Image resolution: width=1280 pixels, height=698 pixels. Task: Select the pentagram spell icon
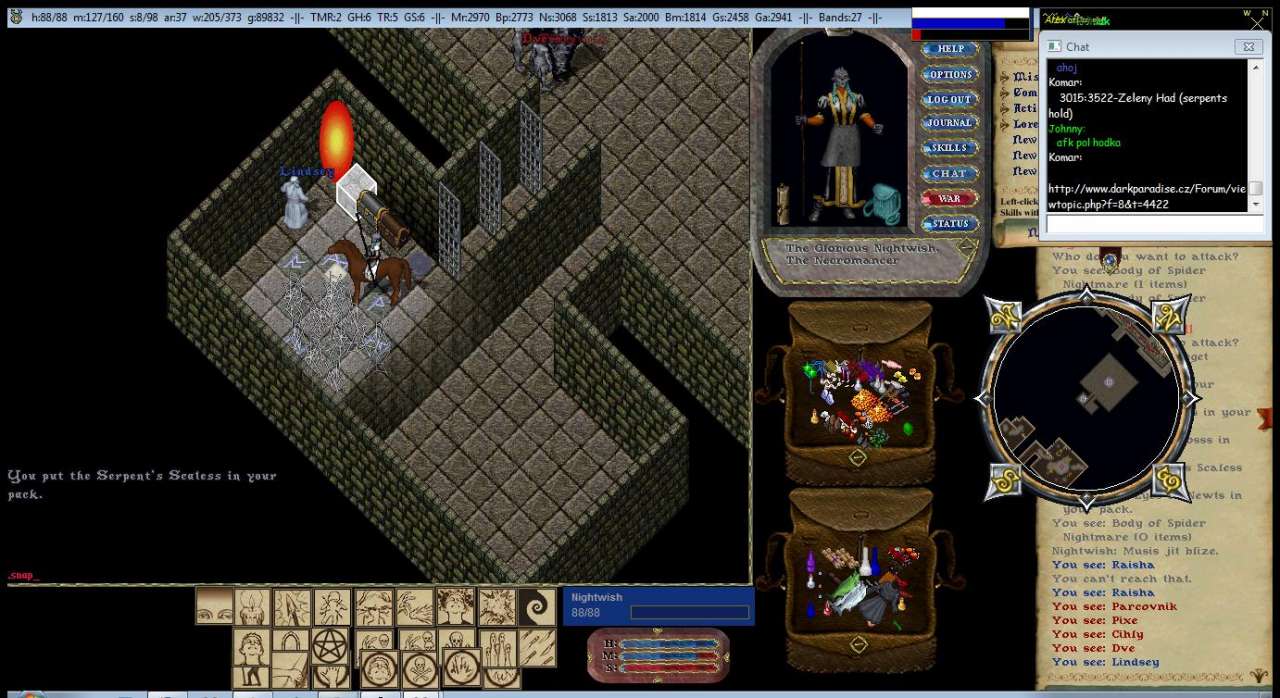(328, 647)
